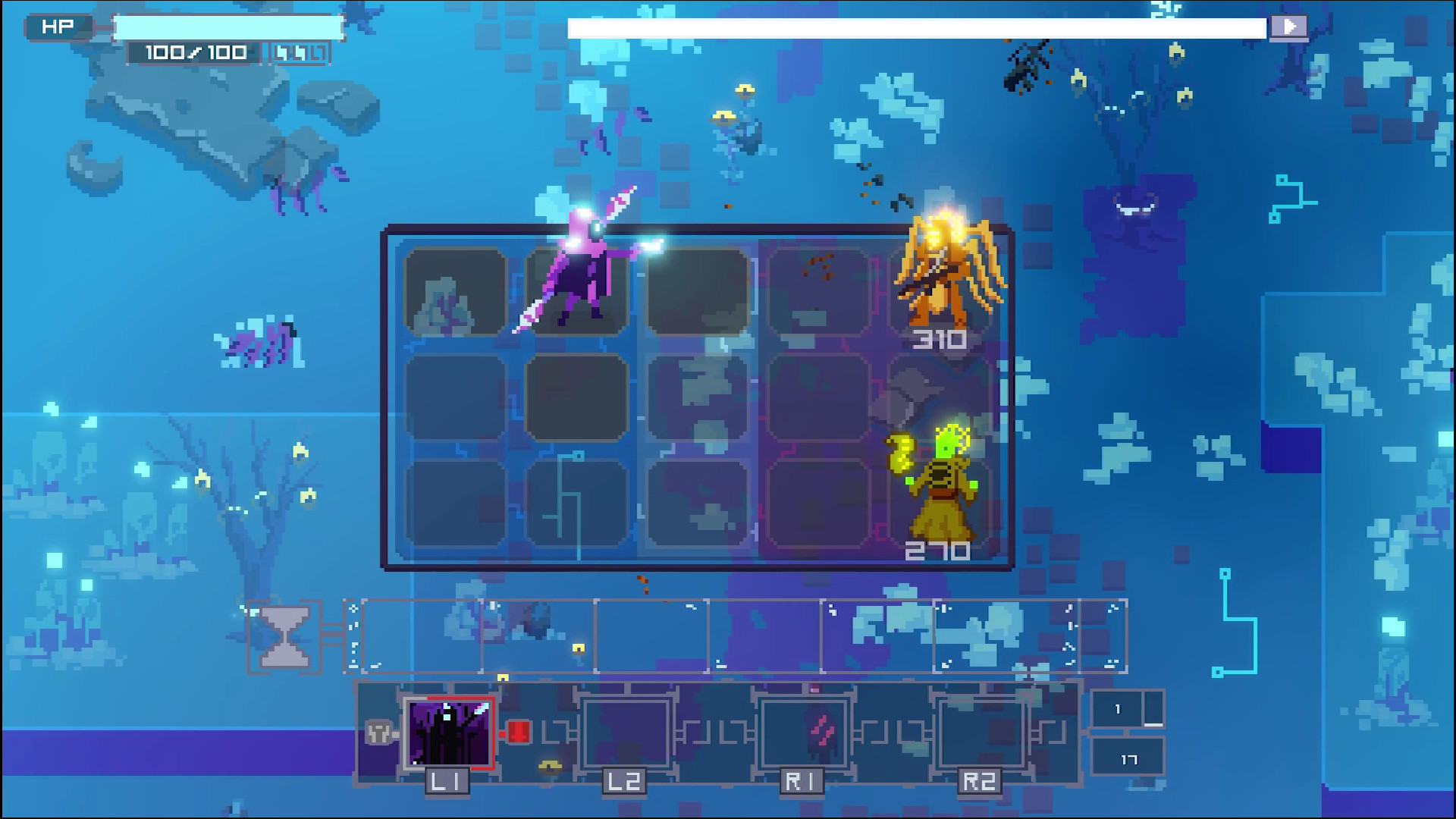This screenshot has width=1456, height=819.
Task: Click the red charge indicator beside the L1 card
Action: 519,733
